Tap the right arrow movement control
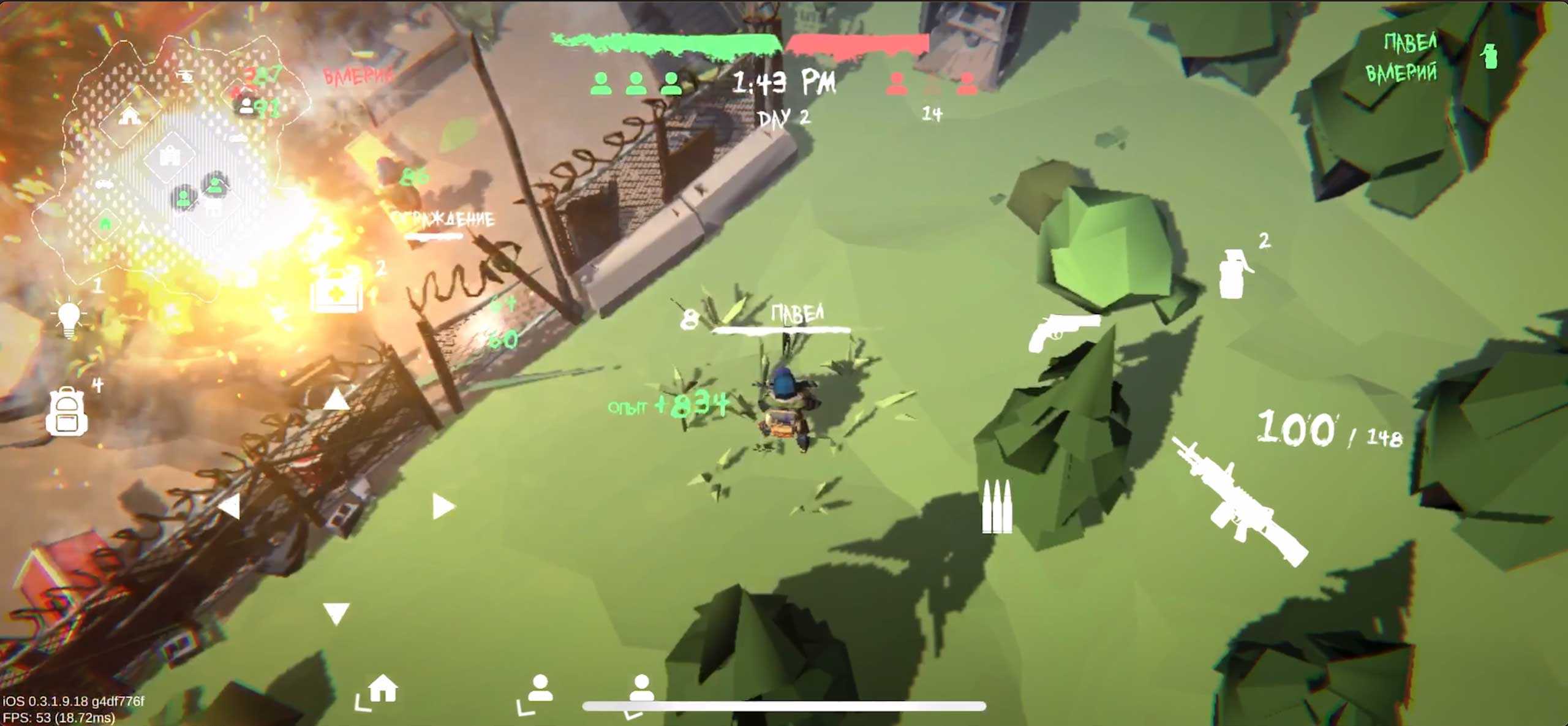Image resolution: width=1568 pixels, height=726 pixels. [442, 507]
